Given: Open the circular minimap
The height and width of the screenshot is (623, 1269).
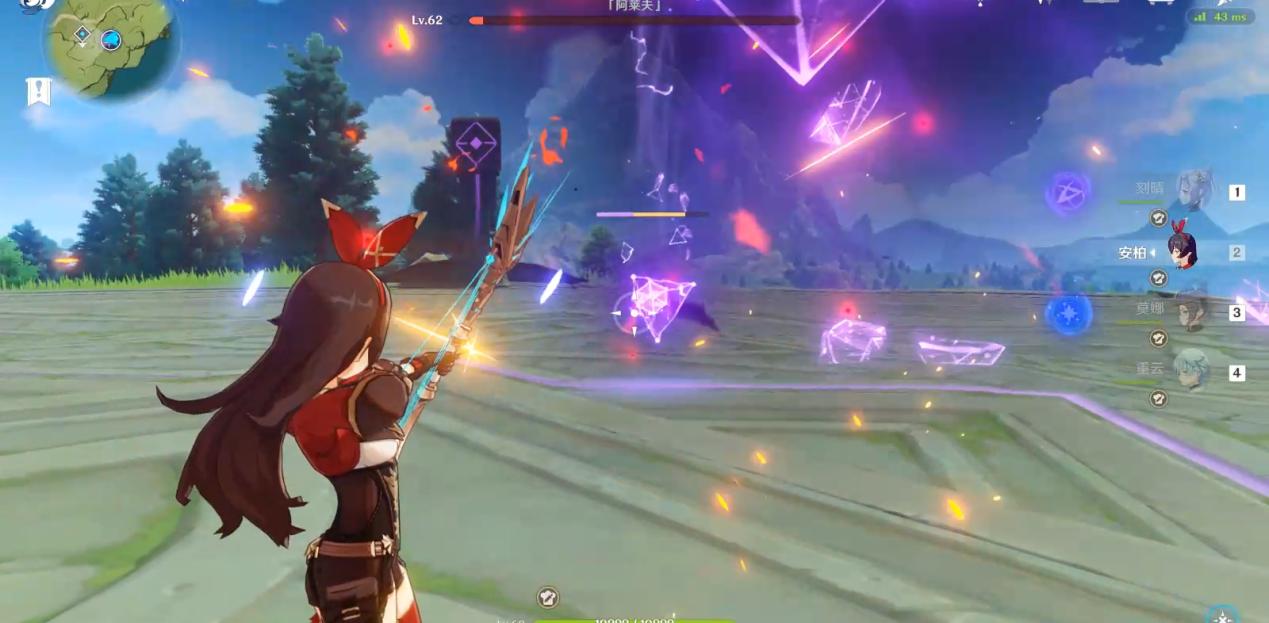Looking at the screenshot, I should [x=110, y=45].
